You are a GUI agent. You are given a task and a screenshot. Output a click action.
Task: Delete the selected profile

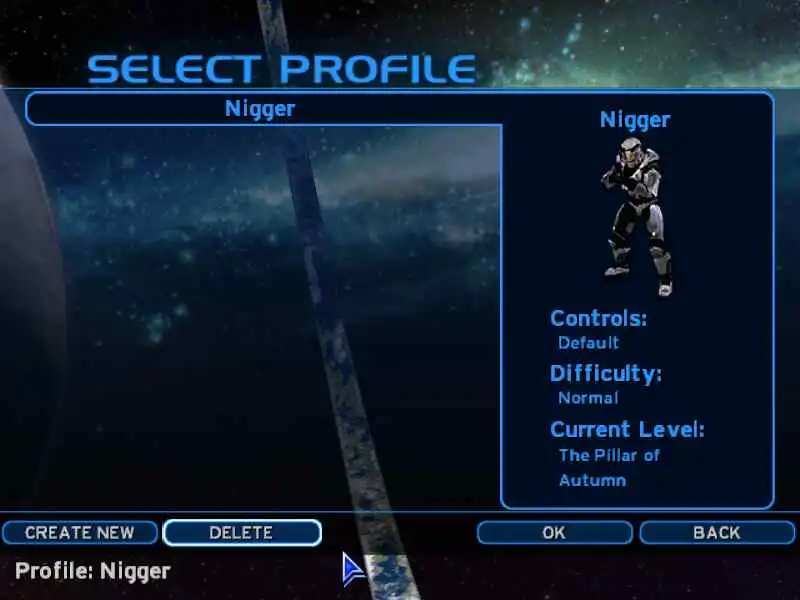[241, 532]
